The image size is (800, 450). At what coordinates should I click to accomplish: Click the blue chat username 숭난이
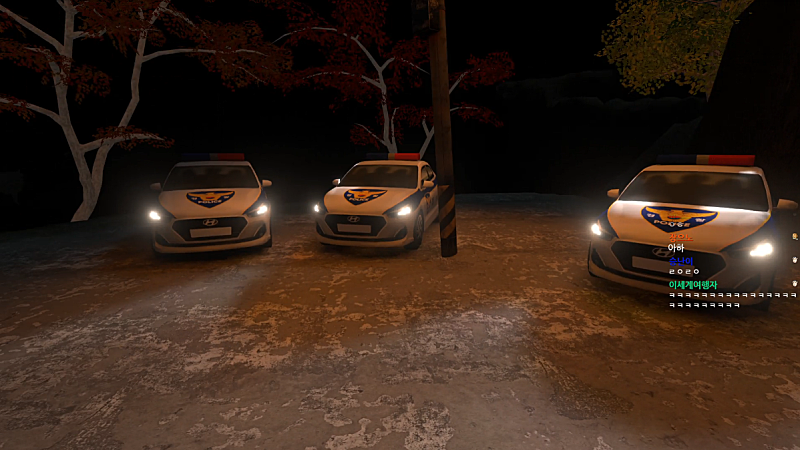(x=680, y=260)
